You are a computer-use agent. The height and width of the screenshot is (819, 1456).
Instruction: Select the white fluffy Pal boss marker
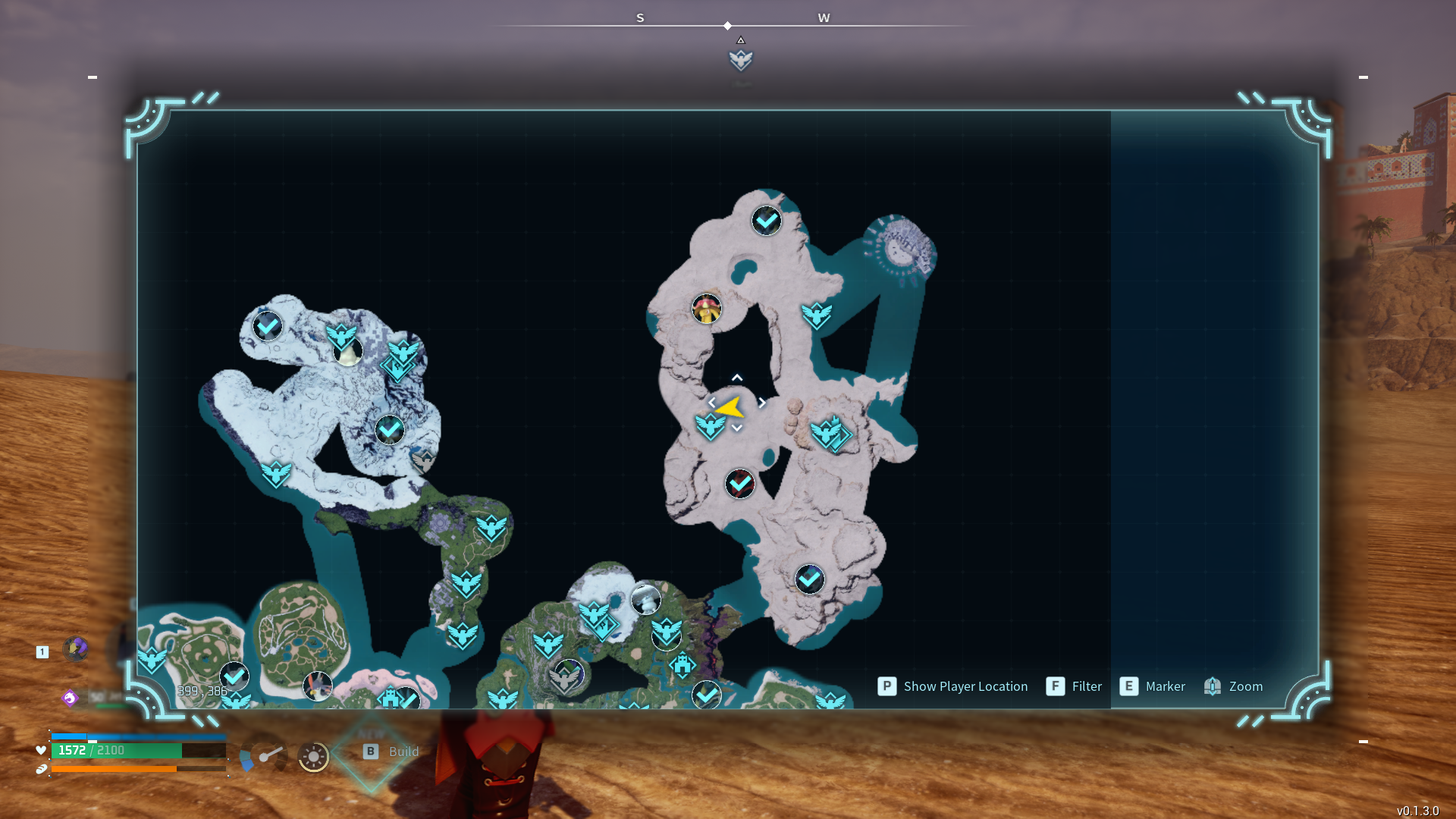646,599
